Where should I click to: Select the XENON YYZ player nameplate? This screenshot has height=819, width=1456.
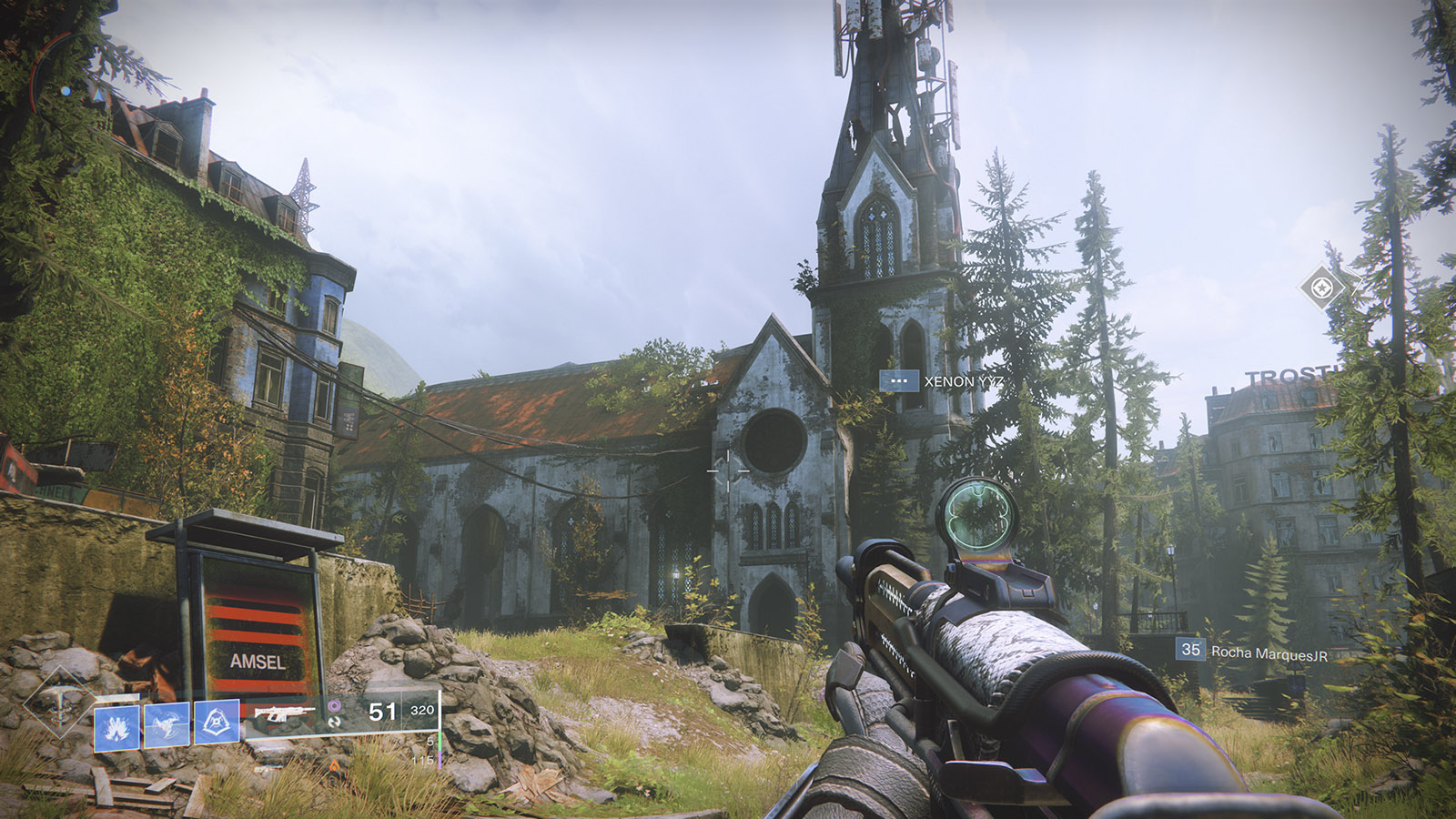click(x=942, y=381)
